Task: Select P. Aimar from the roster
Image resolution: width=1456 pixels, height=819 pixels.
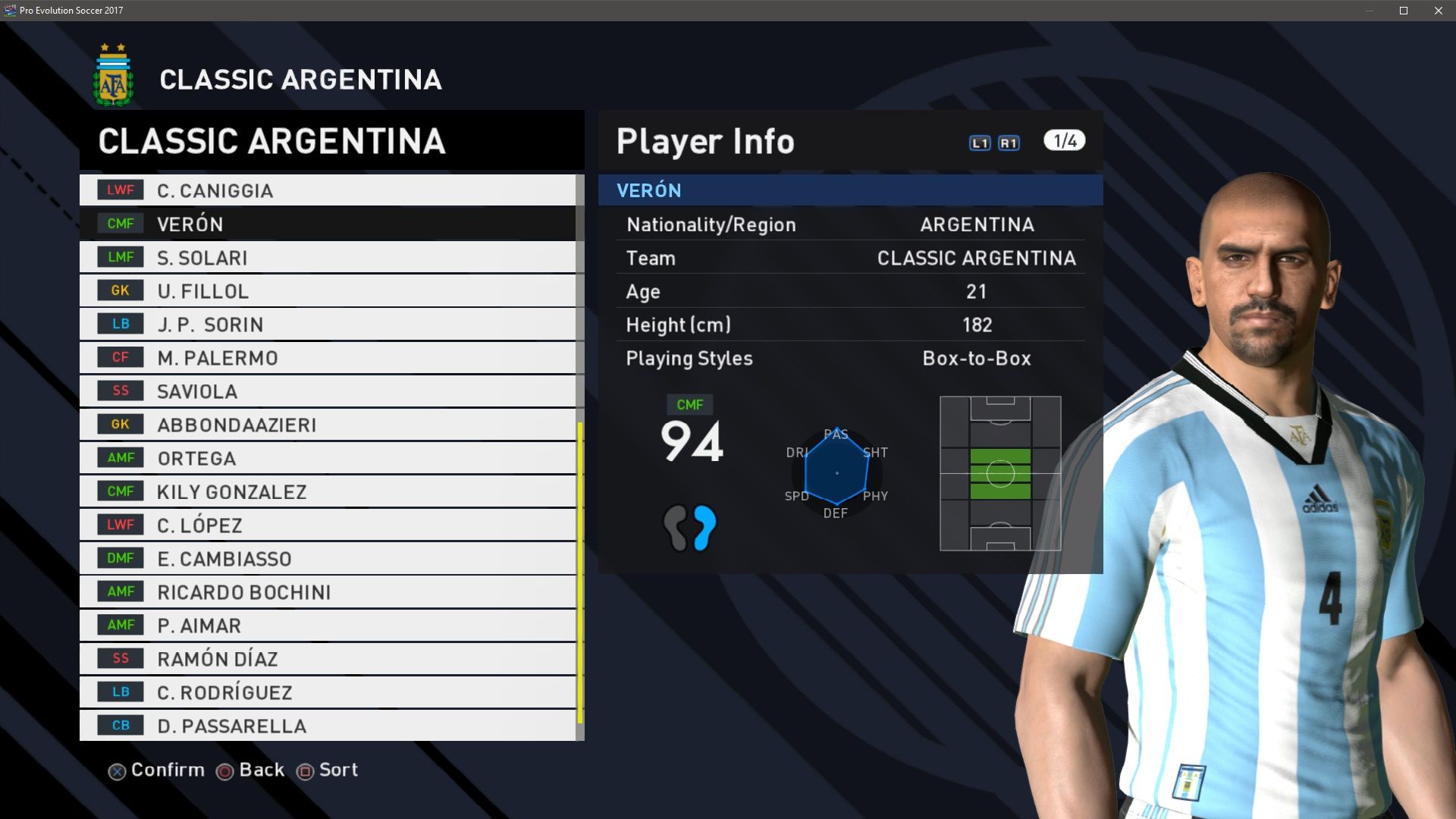Action: coord(328,626)
